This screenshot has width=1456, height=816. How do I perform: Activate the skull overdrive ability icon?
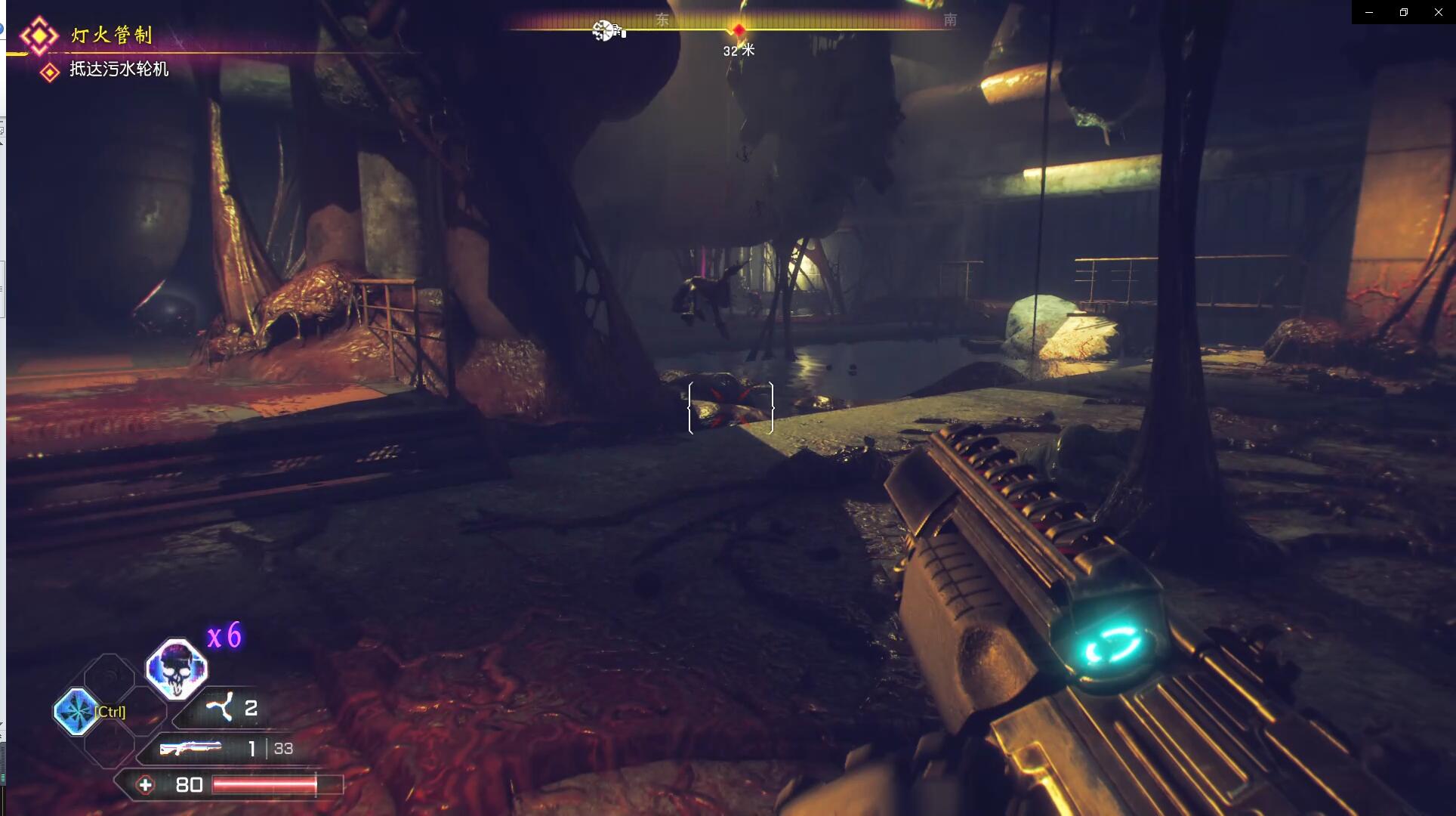(x=177, y=669)
